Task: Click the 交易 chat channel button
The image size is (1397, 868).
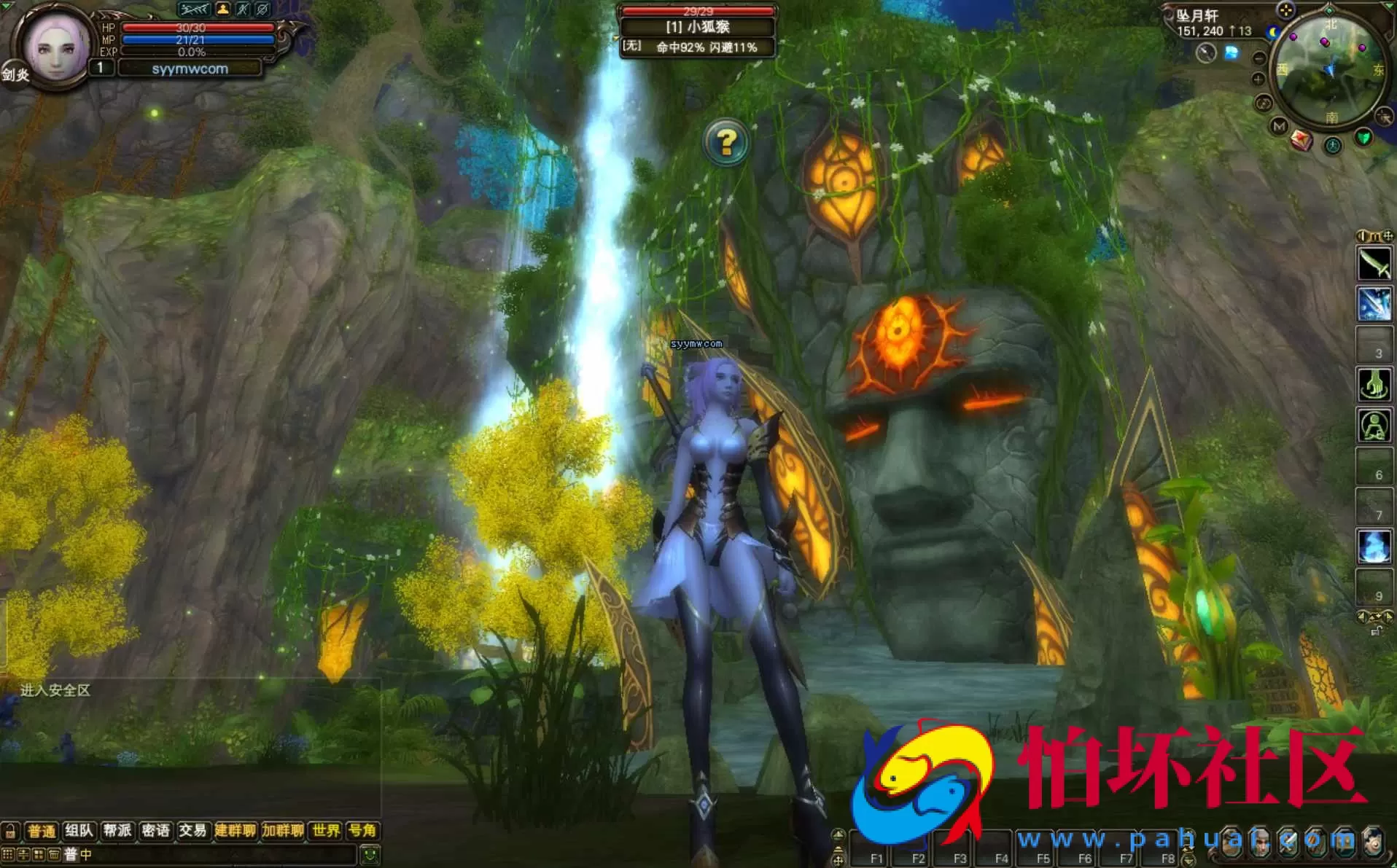Action: tap(192, 831)
